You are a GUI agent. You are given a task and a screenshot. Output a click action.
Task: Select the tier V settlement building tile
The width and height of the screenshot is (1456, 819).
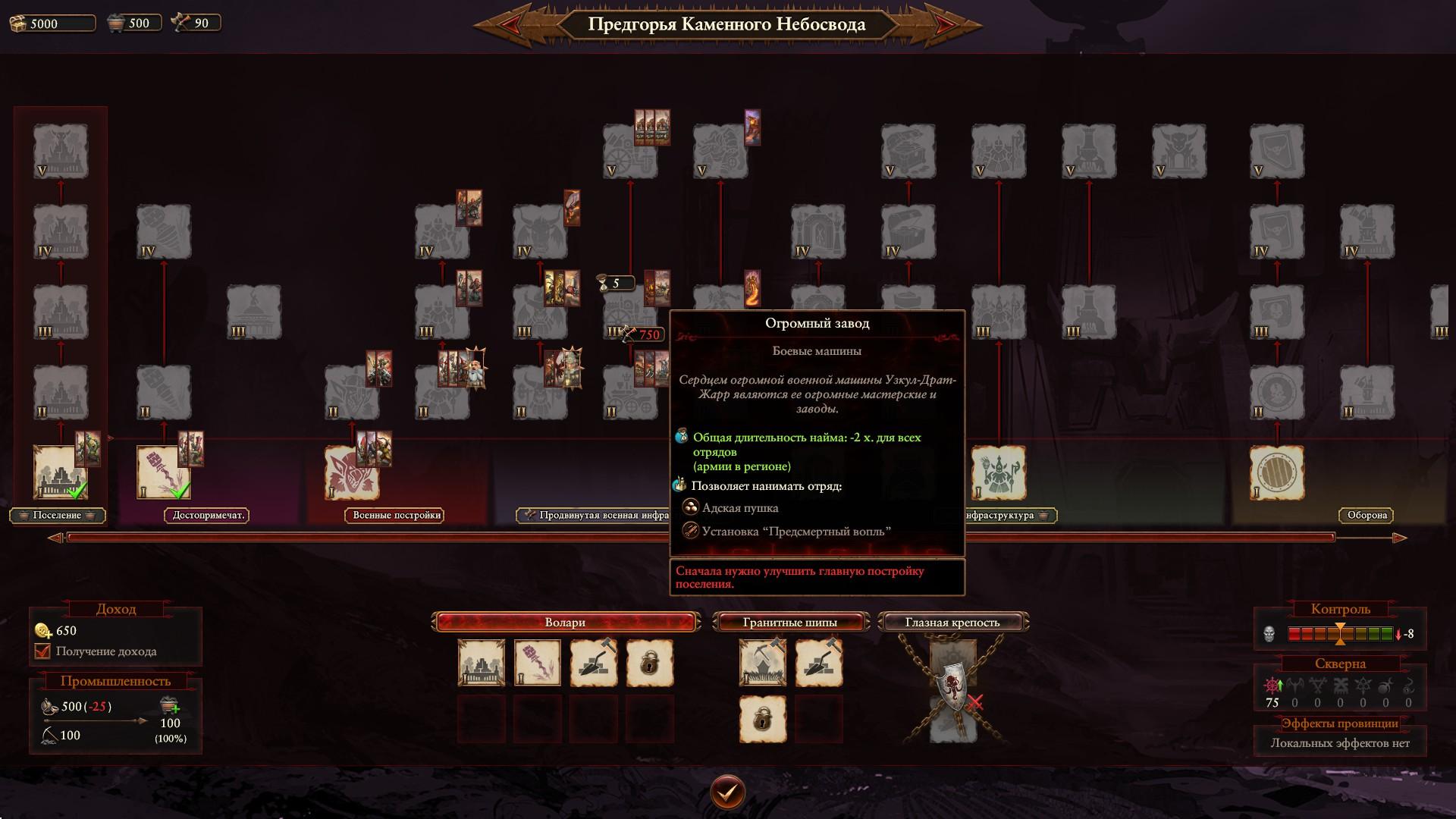tap(60, 151)
